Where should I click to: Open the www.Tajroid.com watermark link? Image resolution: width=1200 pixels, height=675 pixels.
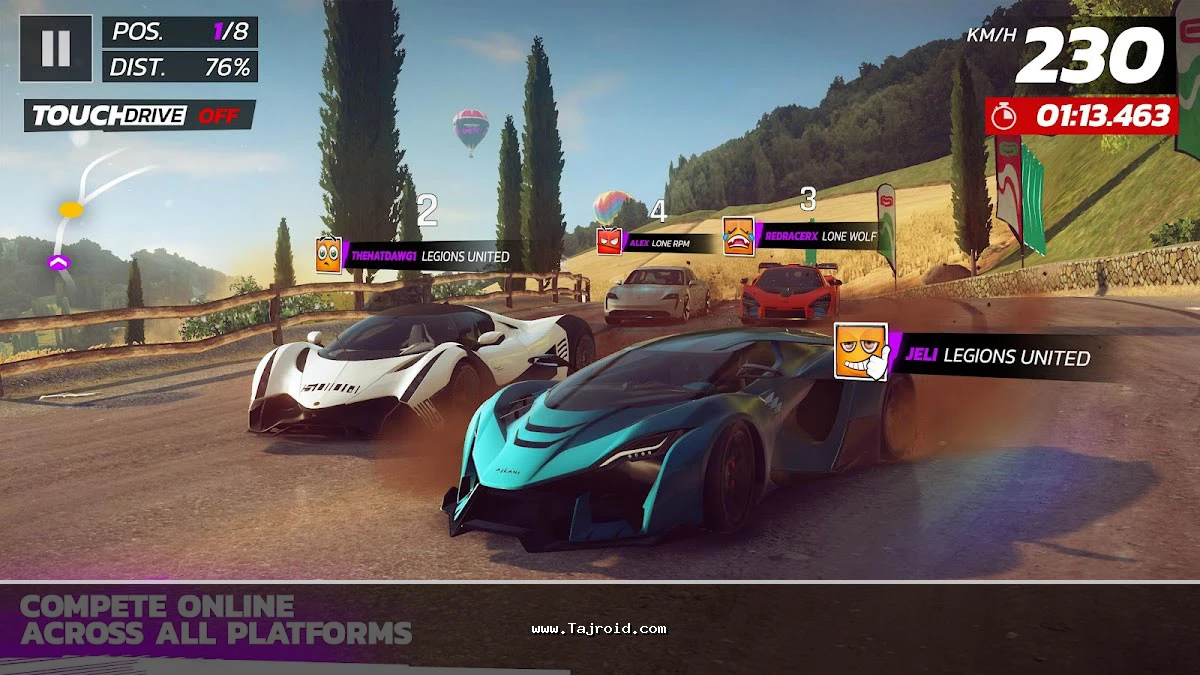(x=599, y=629)
